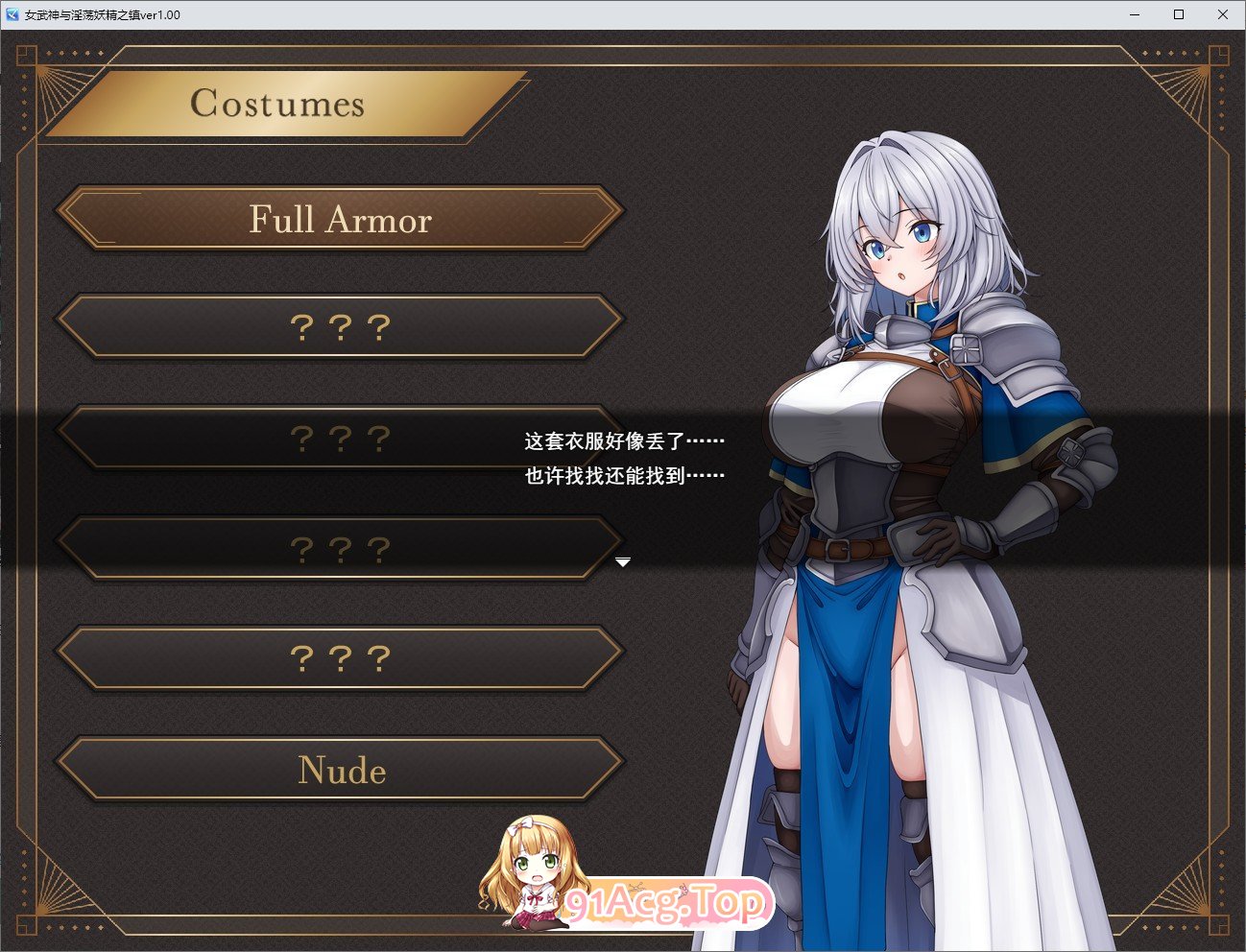This screenshot has width=1246, height=952.
Task: Choose the Nude costume option
Action: [340, 770]
